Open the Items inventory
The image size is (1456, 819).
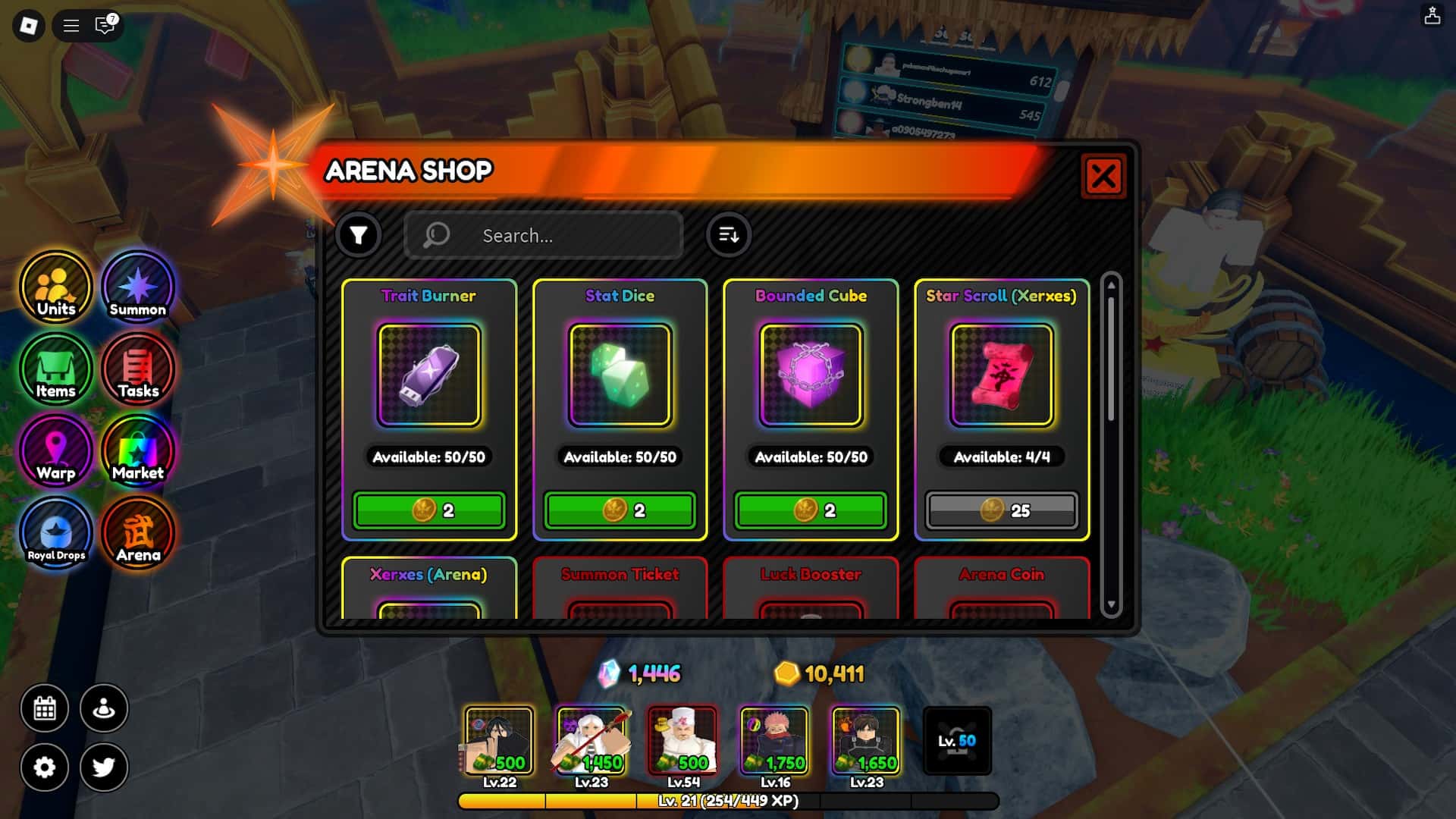coord(56,369)
